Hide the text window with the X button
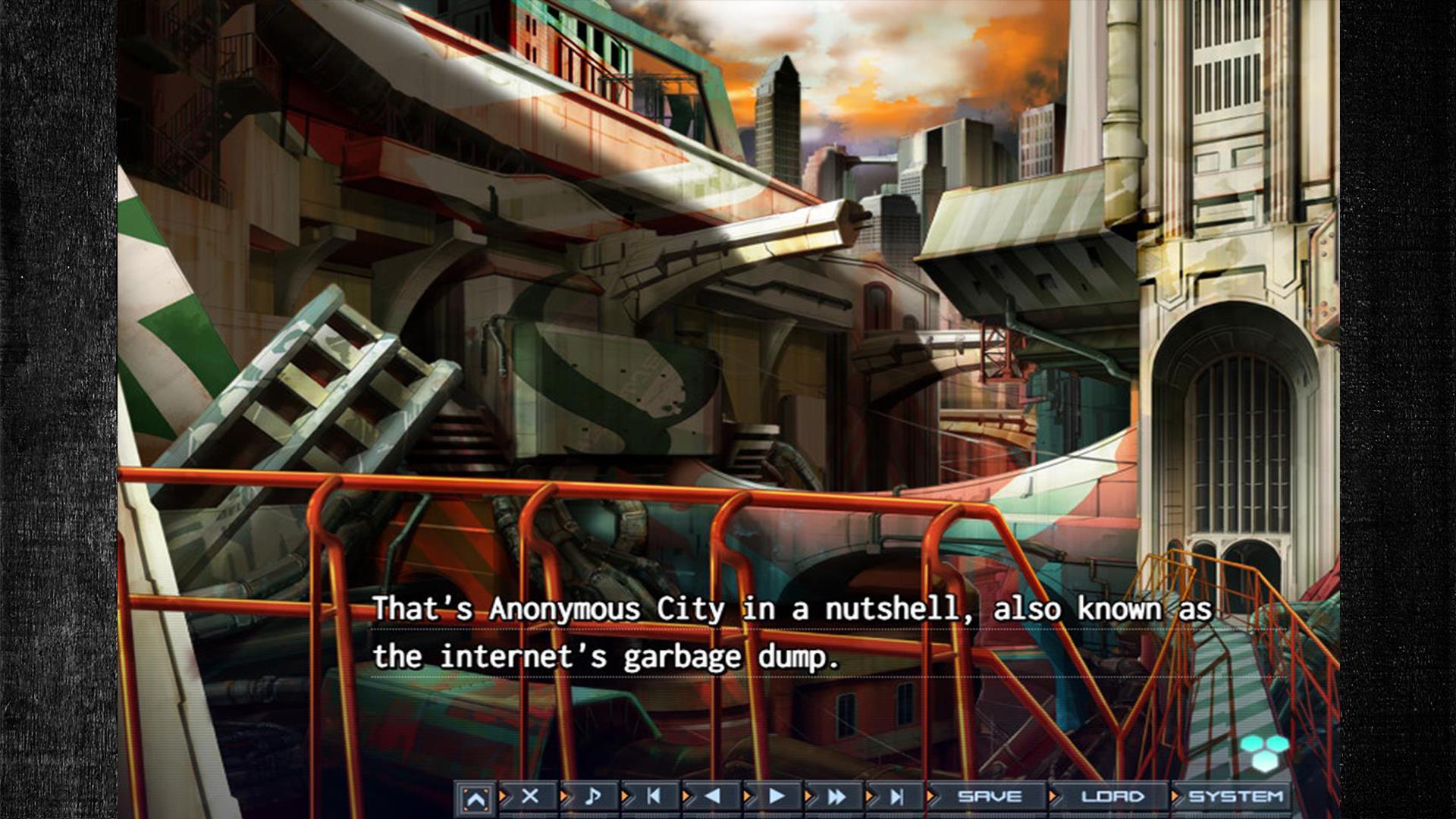 (530, 796)
